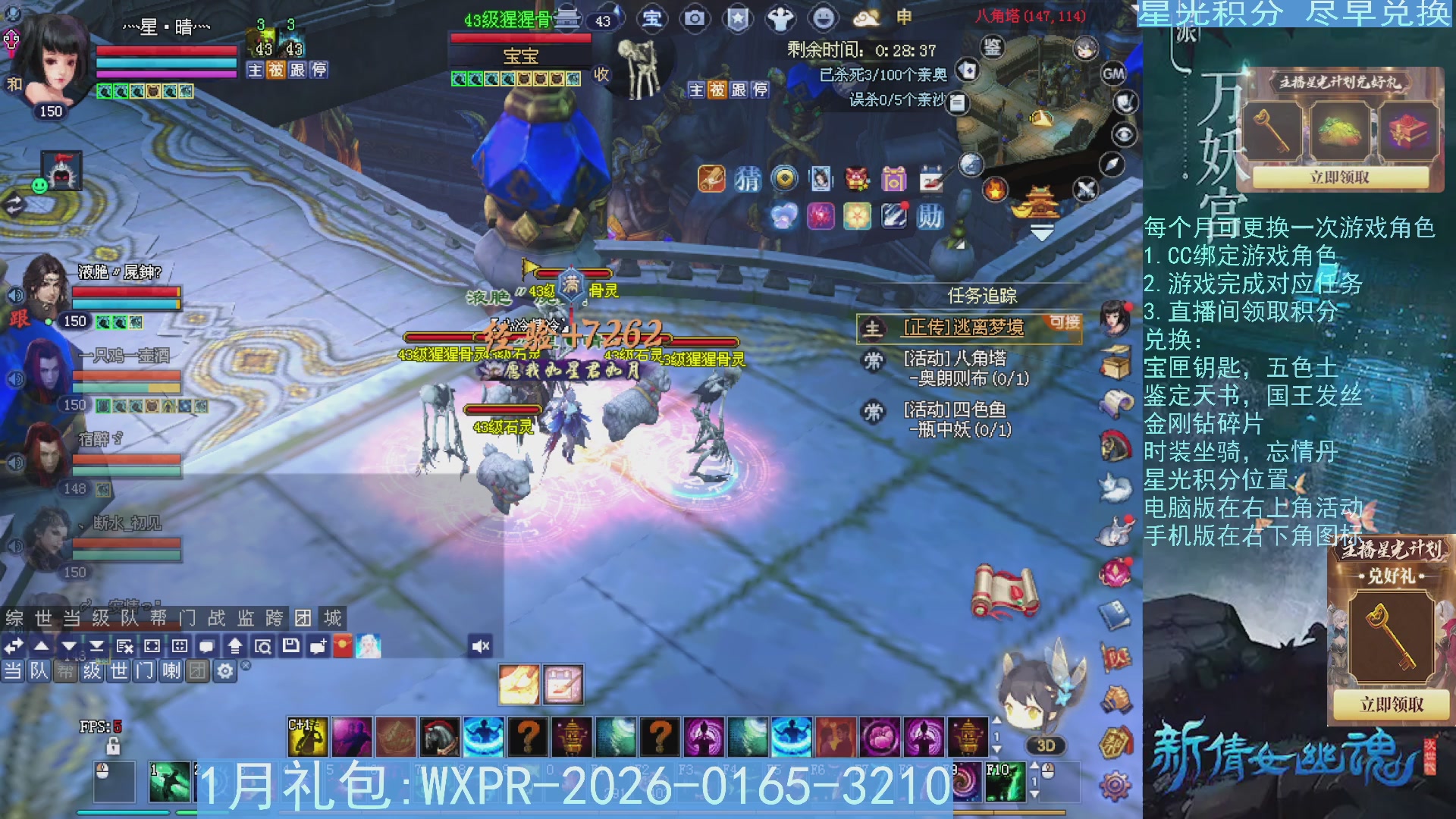Image resolution: width=1456 pixels, height=819 pixels.
Task: Click the camera screenshot icon at the top
Action: tap(695, 20)
